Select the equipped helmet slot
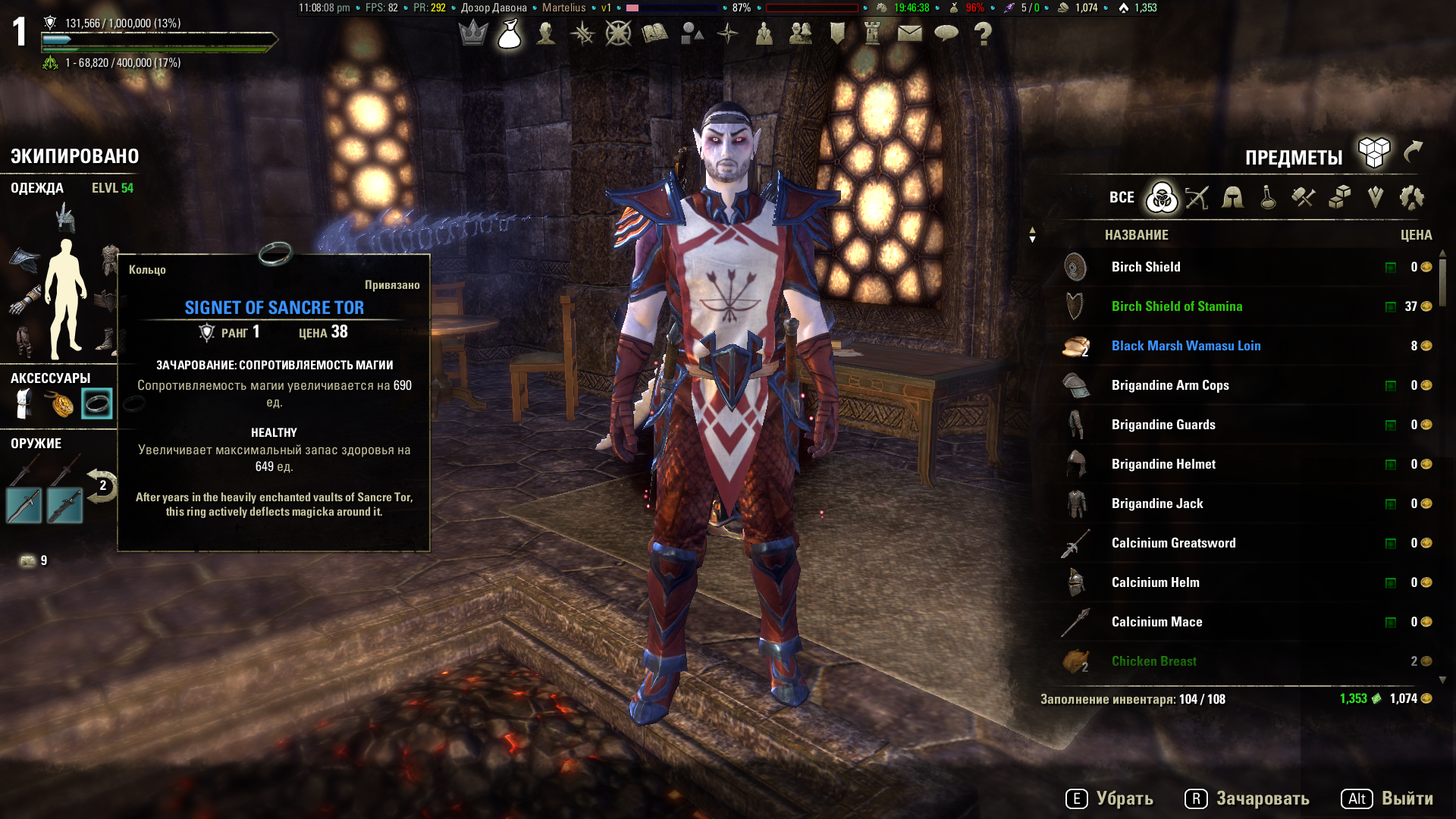 pos(65,218)
